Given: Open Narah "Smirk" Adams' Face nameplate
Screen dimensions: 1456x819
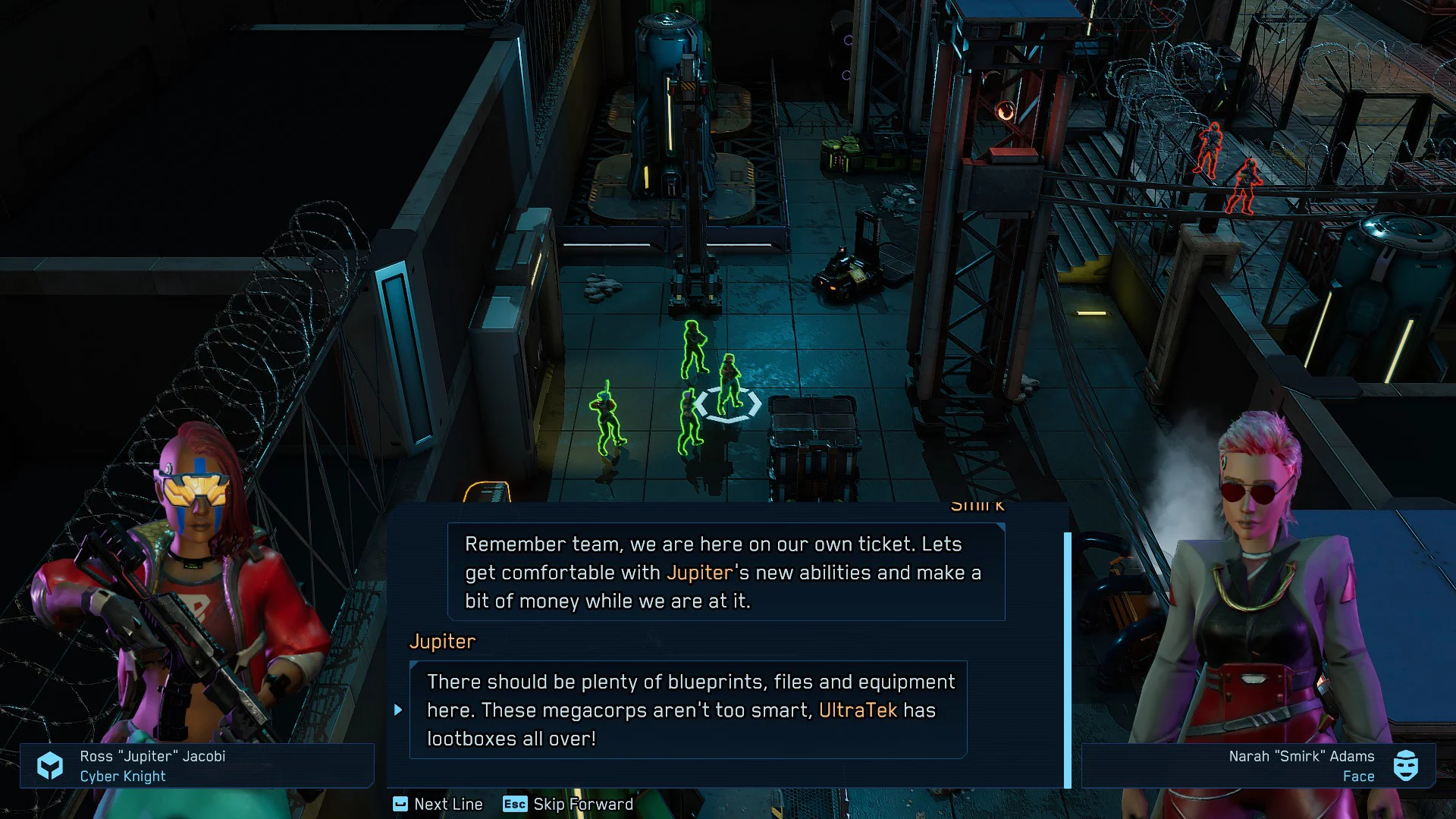Looking at the screenshot, I should (x=1257, y=766).
